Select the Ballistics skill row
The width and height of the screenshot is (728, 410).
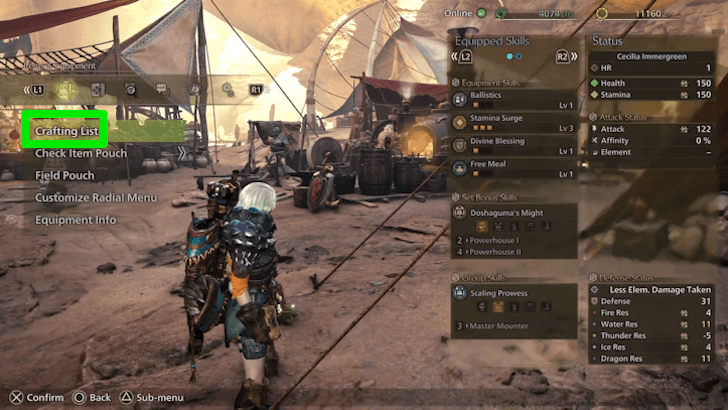click(x=512, y=101)
